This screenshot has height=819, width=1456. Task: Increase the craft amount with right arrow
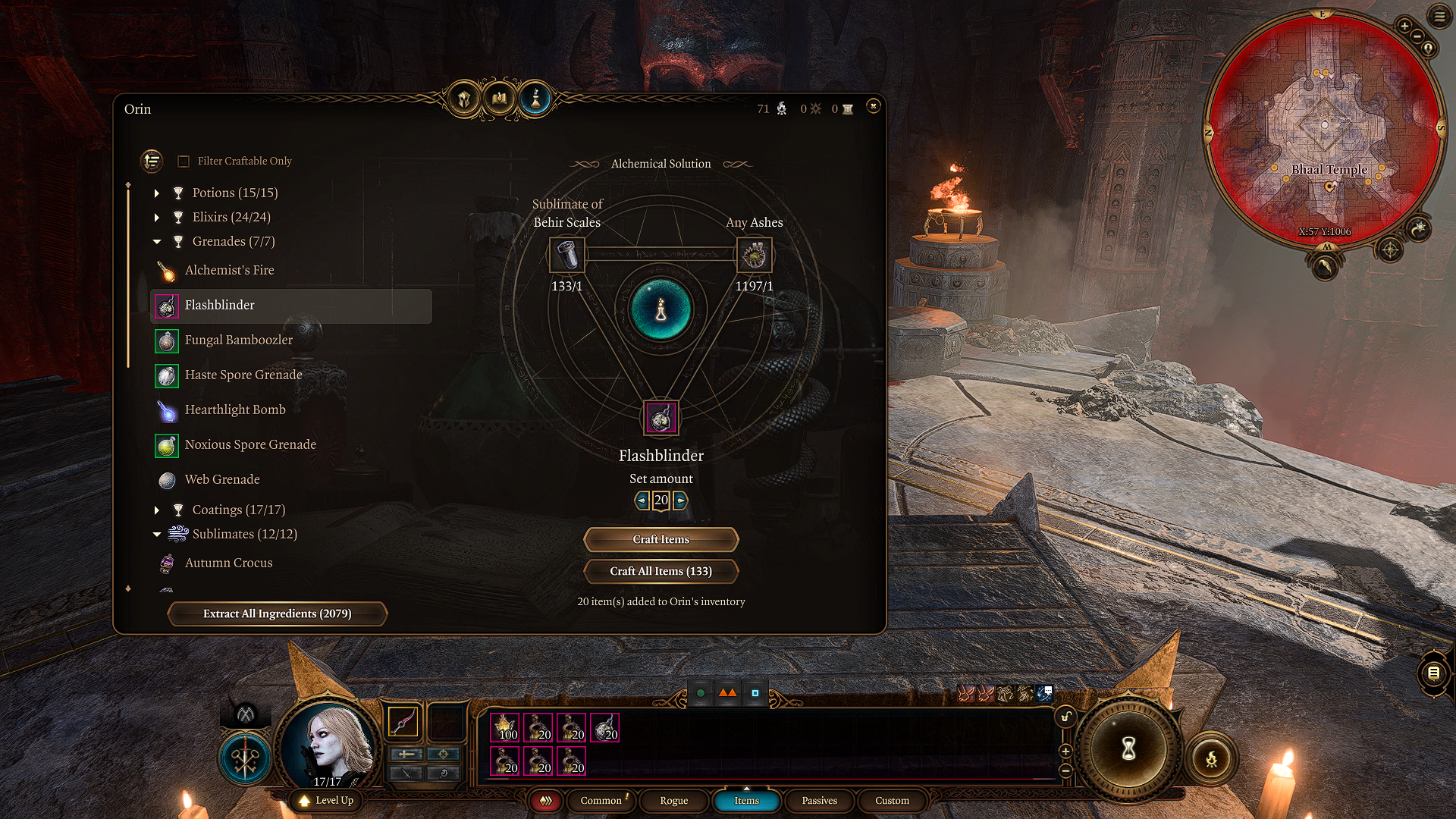pos(680,500)
